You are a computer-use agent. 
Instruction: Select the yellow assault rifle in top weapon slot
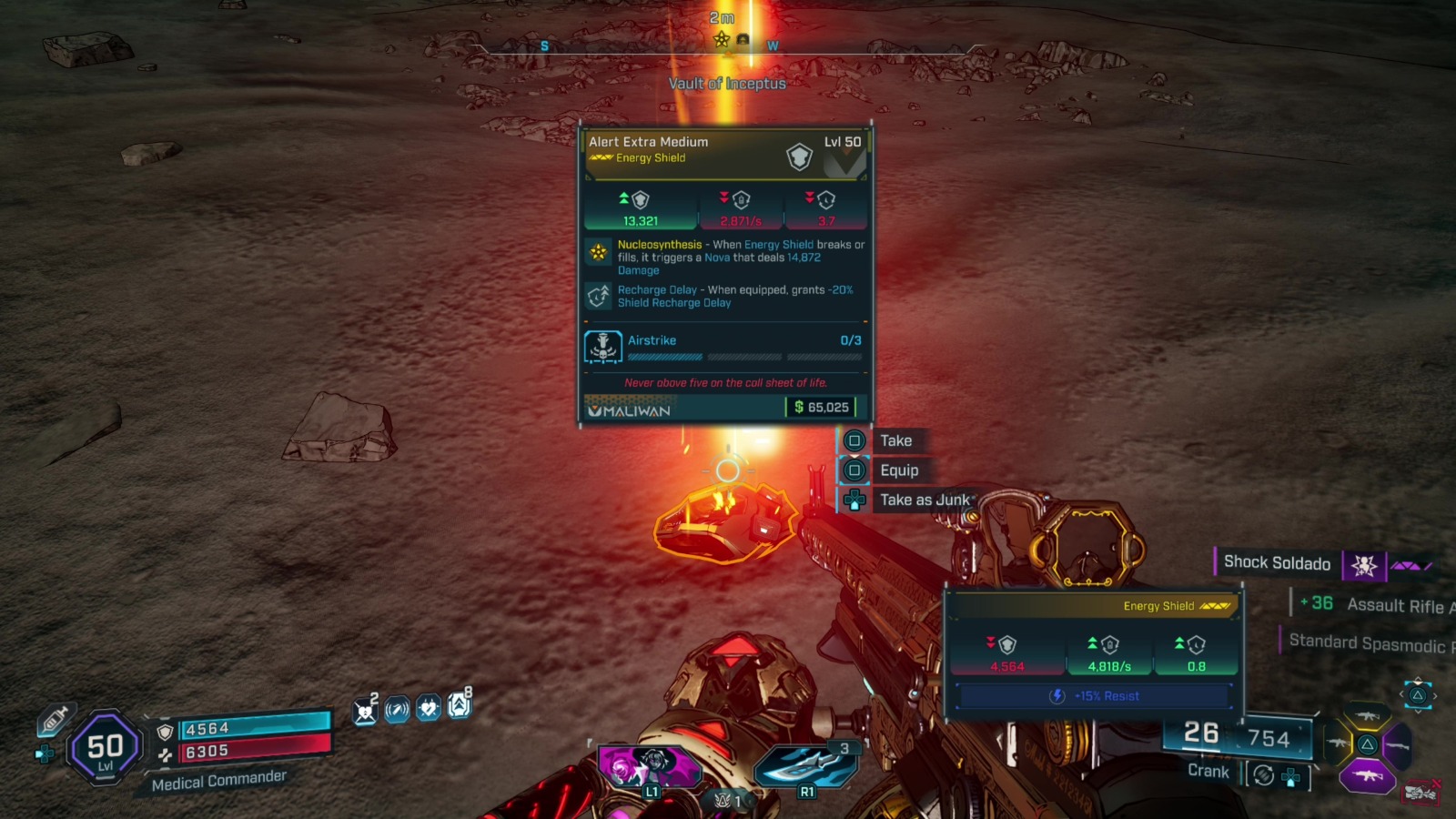point(1369,716)
